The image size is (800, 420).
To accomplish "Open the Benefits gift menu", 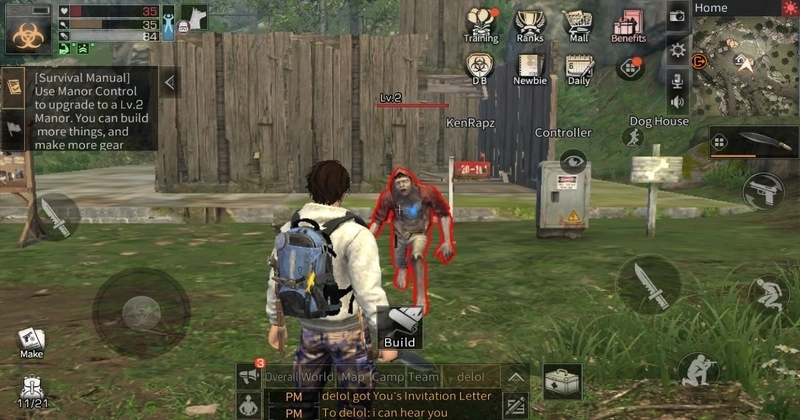I will pyautogui.click(x=628, y=24).
